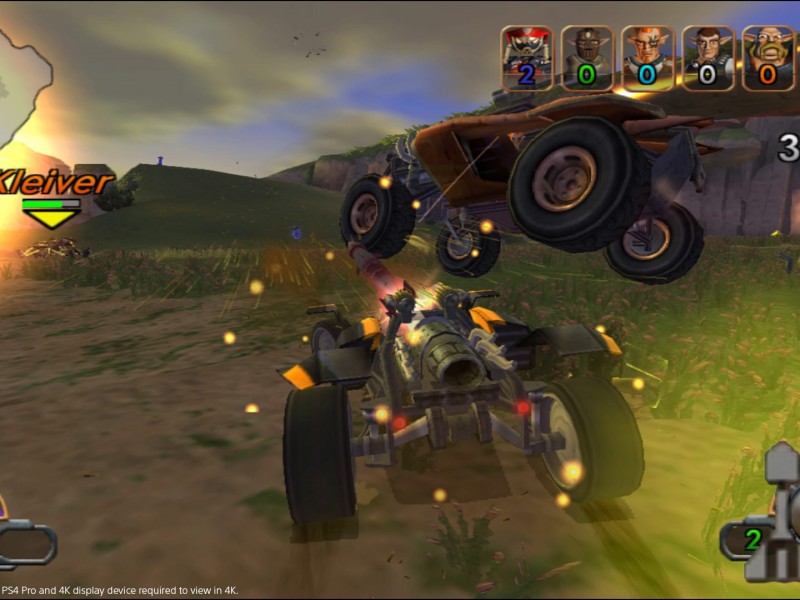Click the Kleiver opponent name tag
Image resolution: width=800 pixels, height=600 pixels.
(x=56, y=183)
